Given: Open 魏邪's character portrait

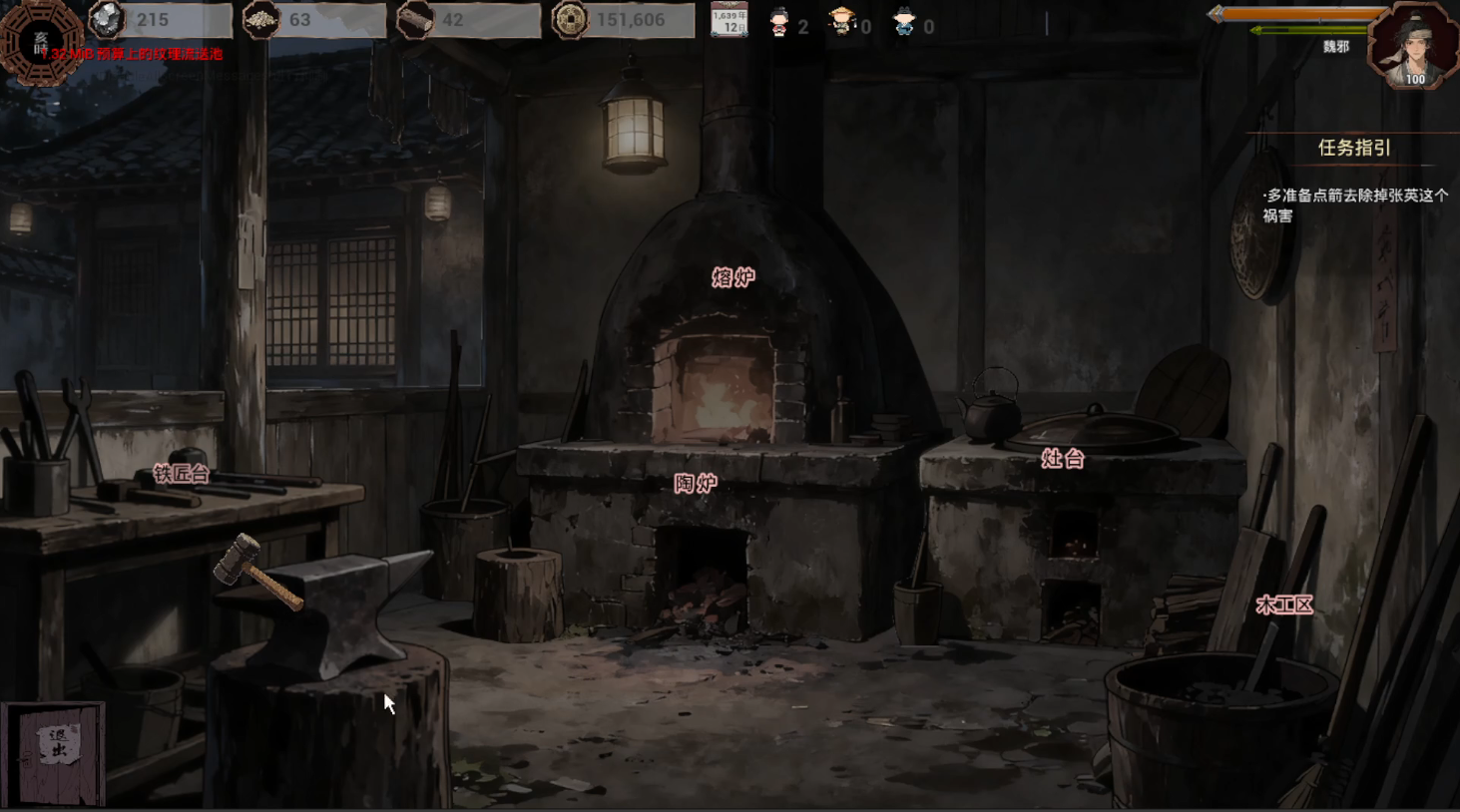Looking at the screenshot, I should coord(1413,47).
